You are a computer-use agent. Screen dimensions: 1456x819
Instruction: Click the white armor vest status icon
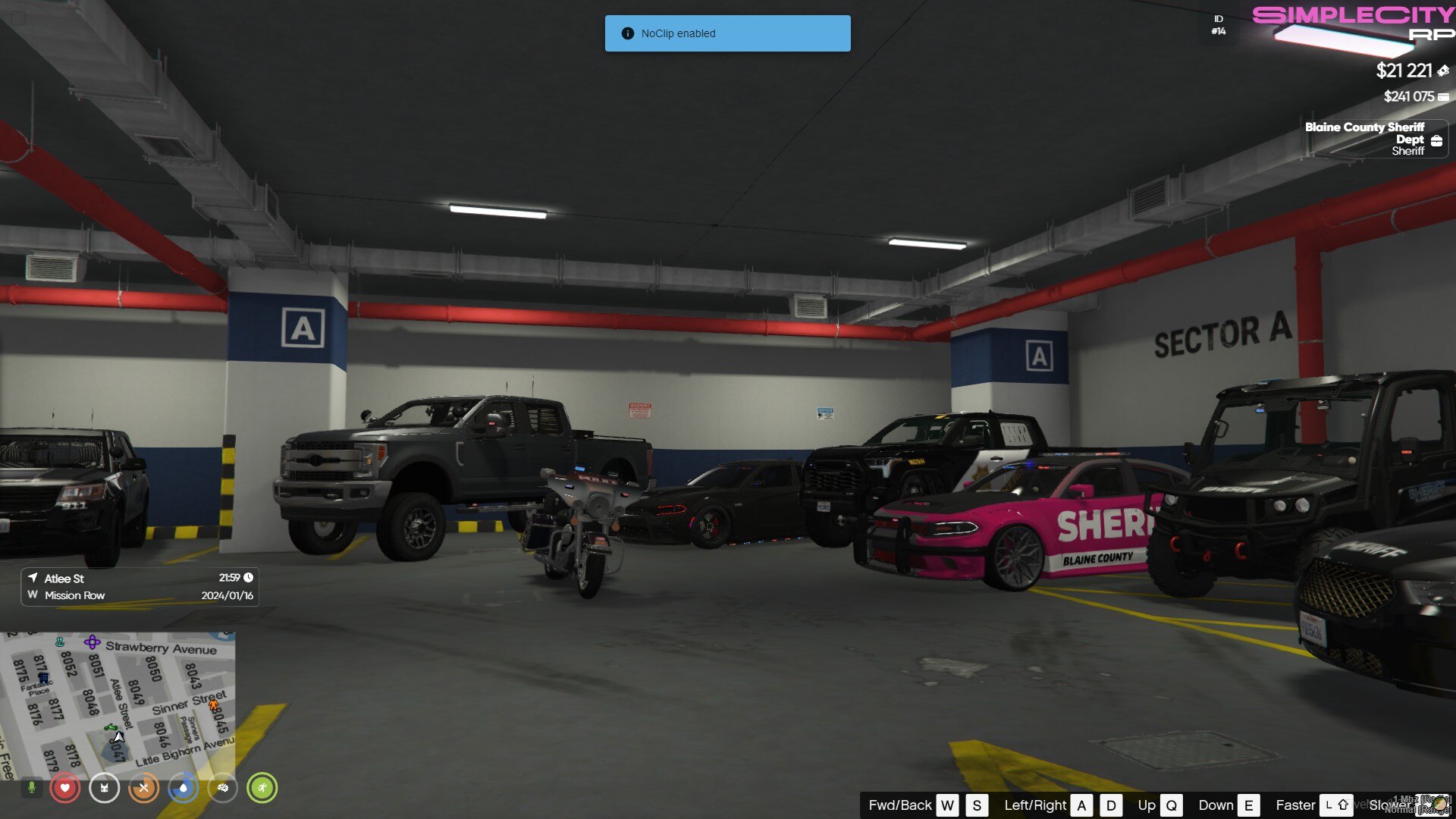(x=104, y=788)
